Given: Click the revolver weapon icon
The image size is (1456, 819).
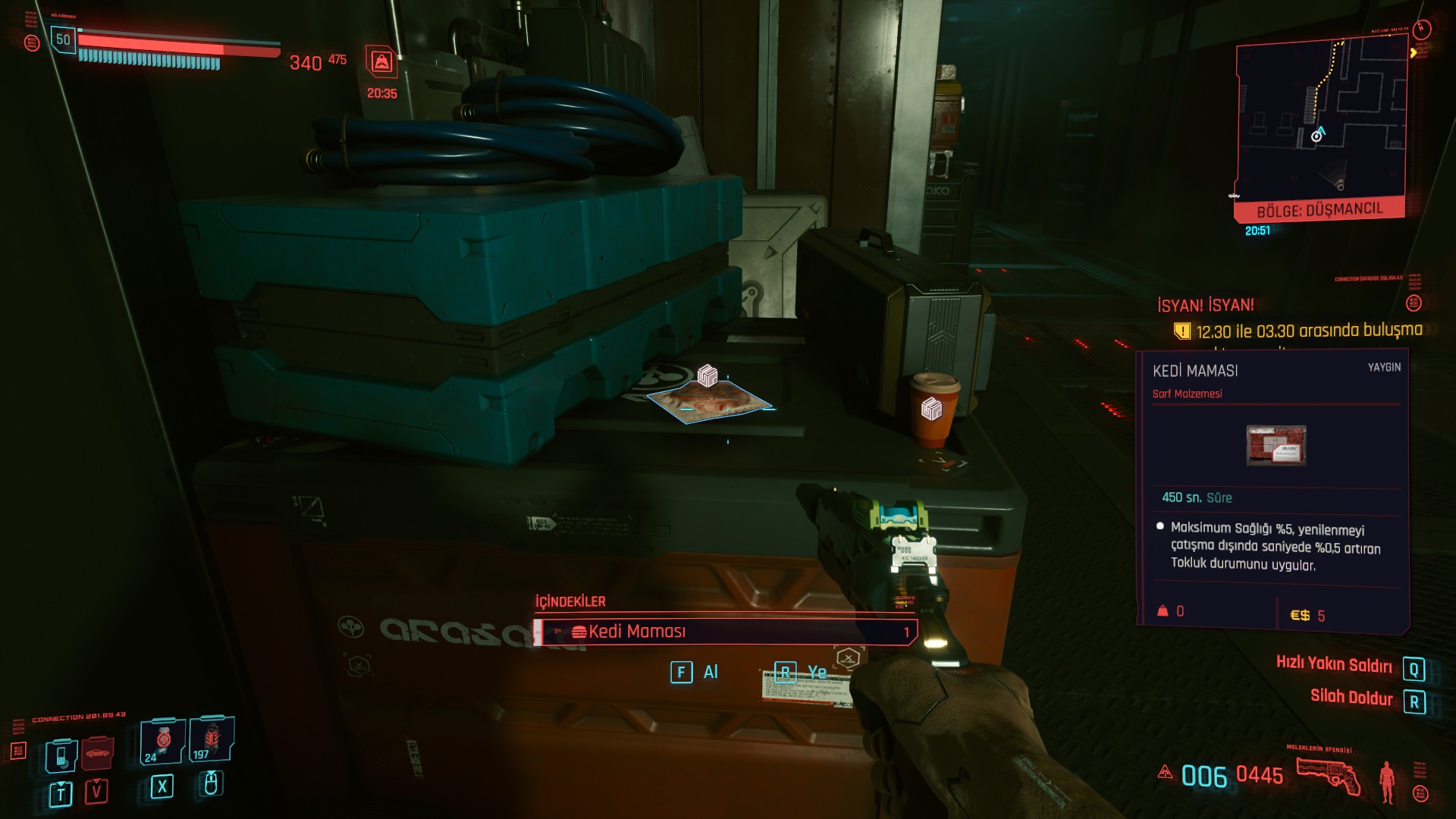Looking at the screenshot, I should [1328, 776].
